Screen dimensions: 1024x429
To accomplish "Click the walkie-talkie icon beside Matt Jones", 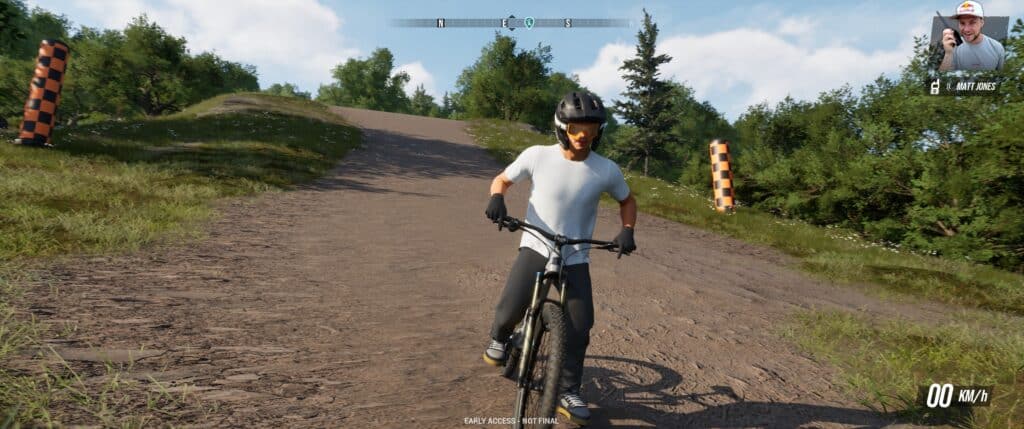I will [x=935, y=87].
